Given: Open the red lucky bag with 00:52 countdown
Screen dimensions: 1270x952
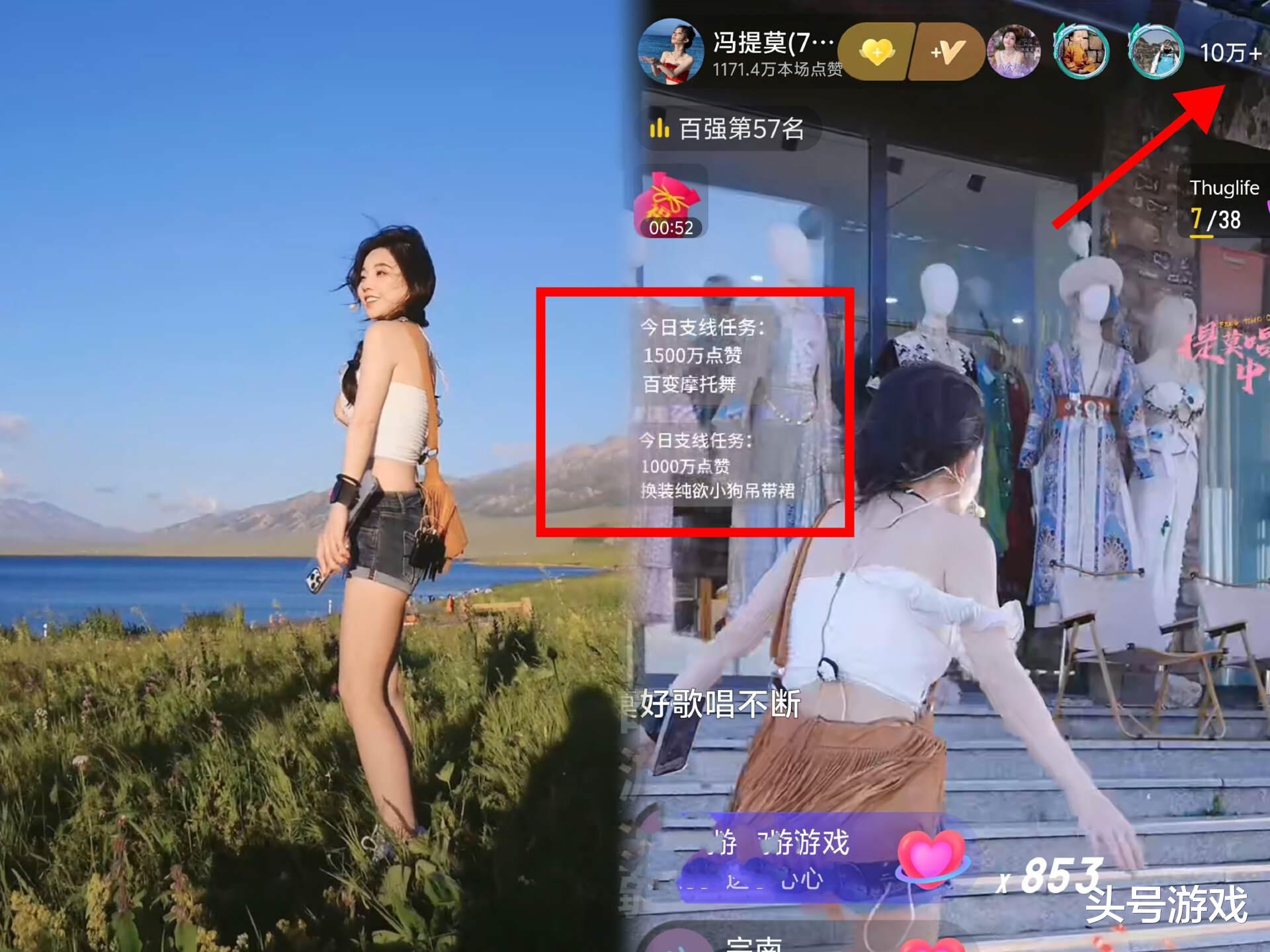Looking at the screenshot, I should 668,202.
